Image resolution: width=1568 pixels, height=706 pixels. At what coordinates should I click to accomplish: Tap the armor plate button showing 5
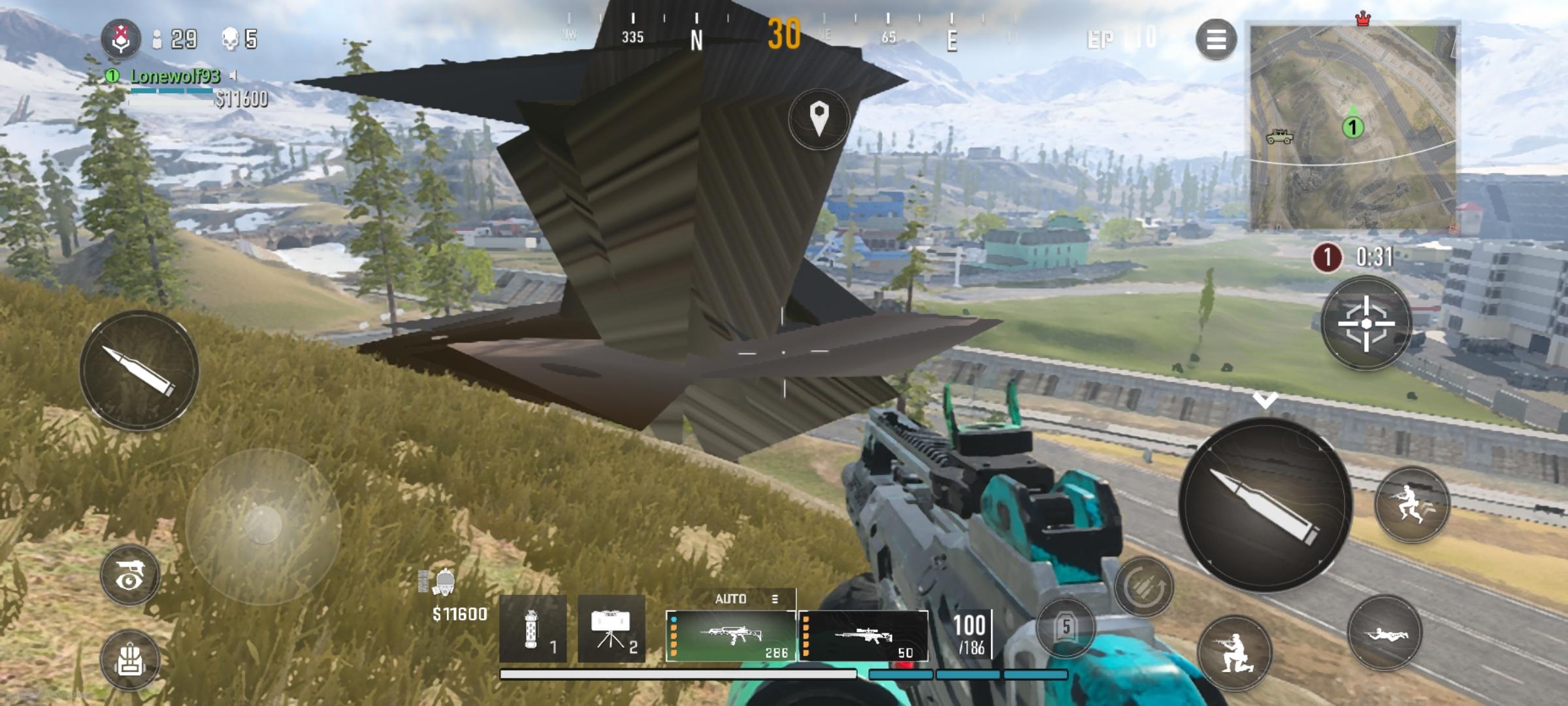[1065, 626]
